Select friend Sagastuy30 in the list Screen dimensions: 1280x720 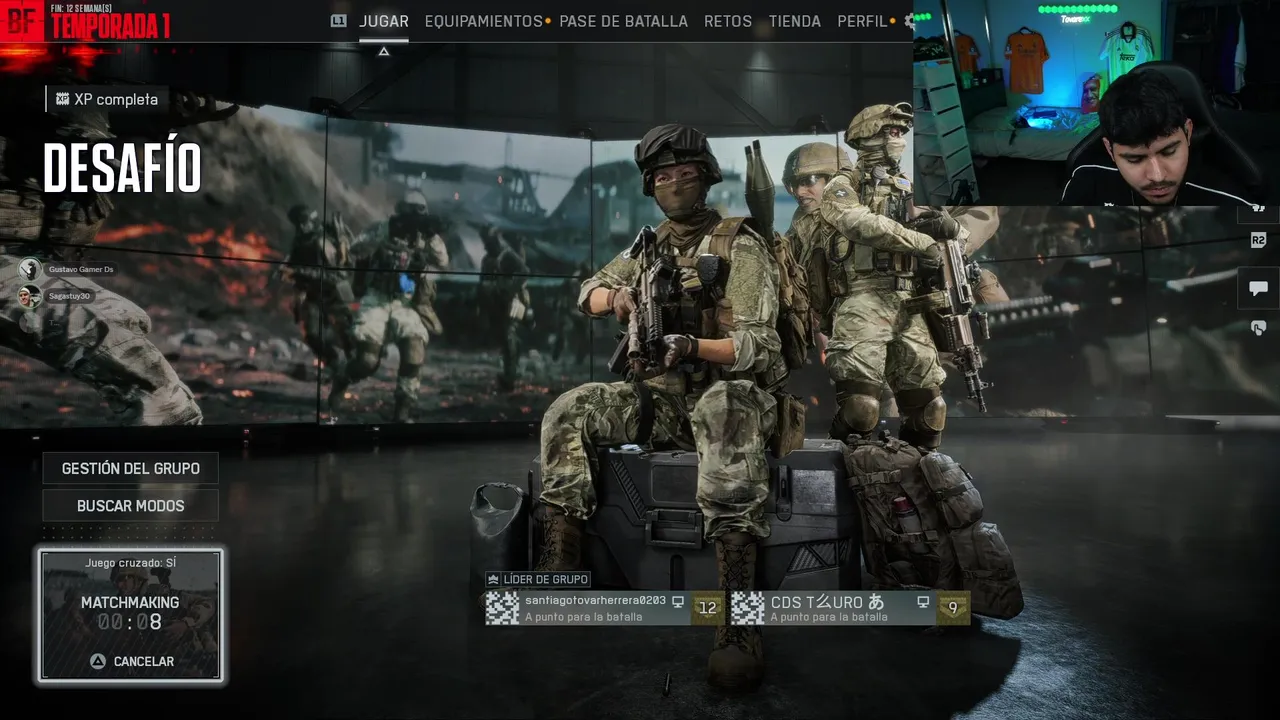pos(58,296)
